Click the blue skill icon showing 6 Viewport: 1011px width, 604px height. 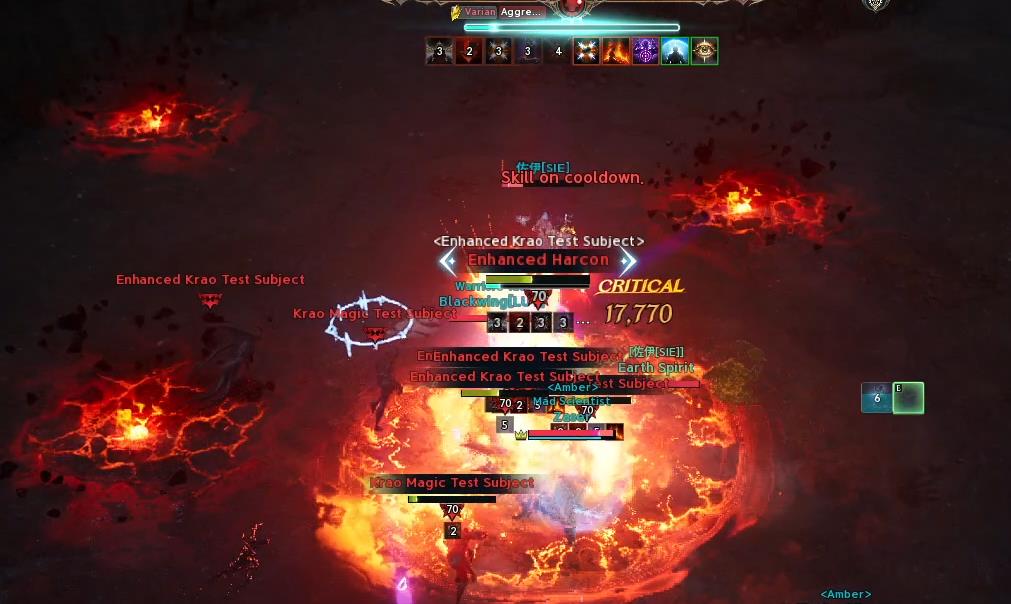click(876, 398)
